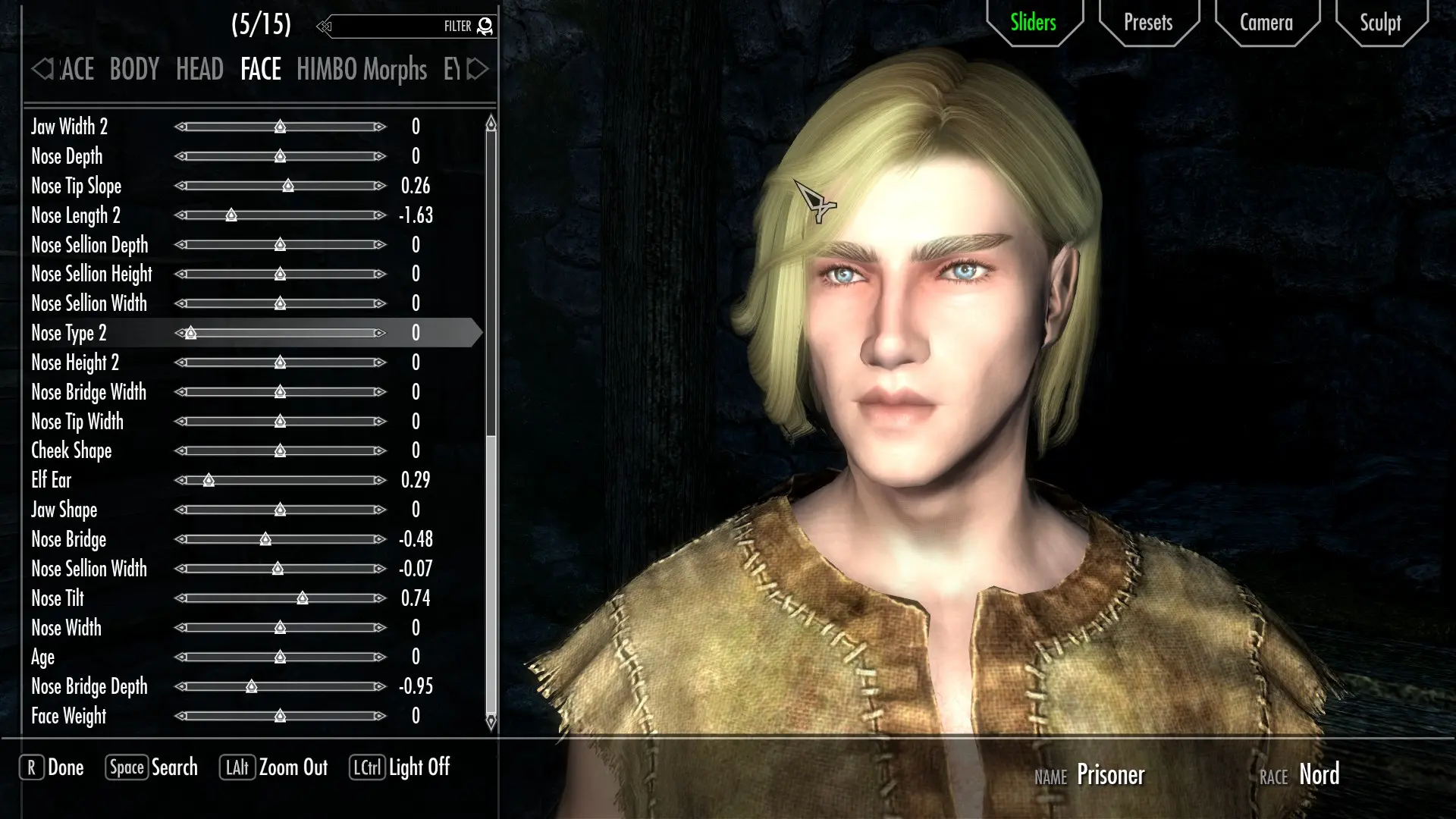Decrease Nose Length 2 with left arrow
Screen dimensions: 1456x819
coord(180,215)
